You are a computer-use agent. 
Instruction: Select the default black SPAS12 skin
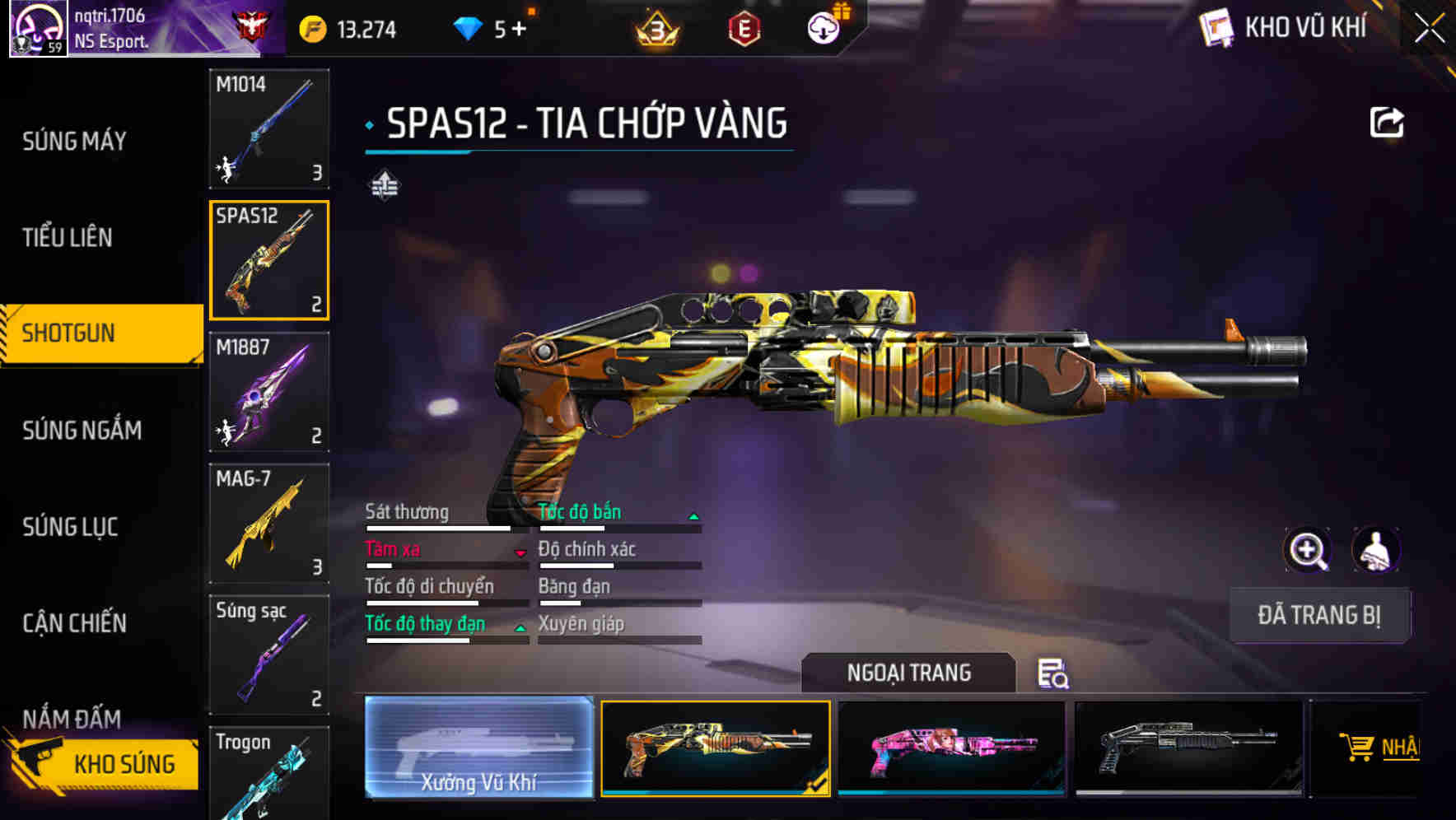(1188, 748)
